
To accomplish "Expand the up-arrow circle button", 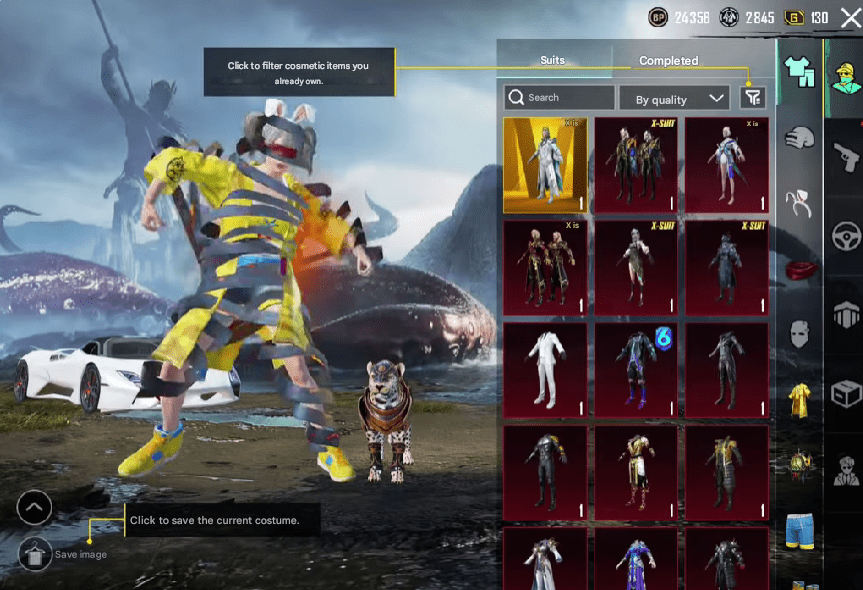I will 34,508.
